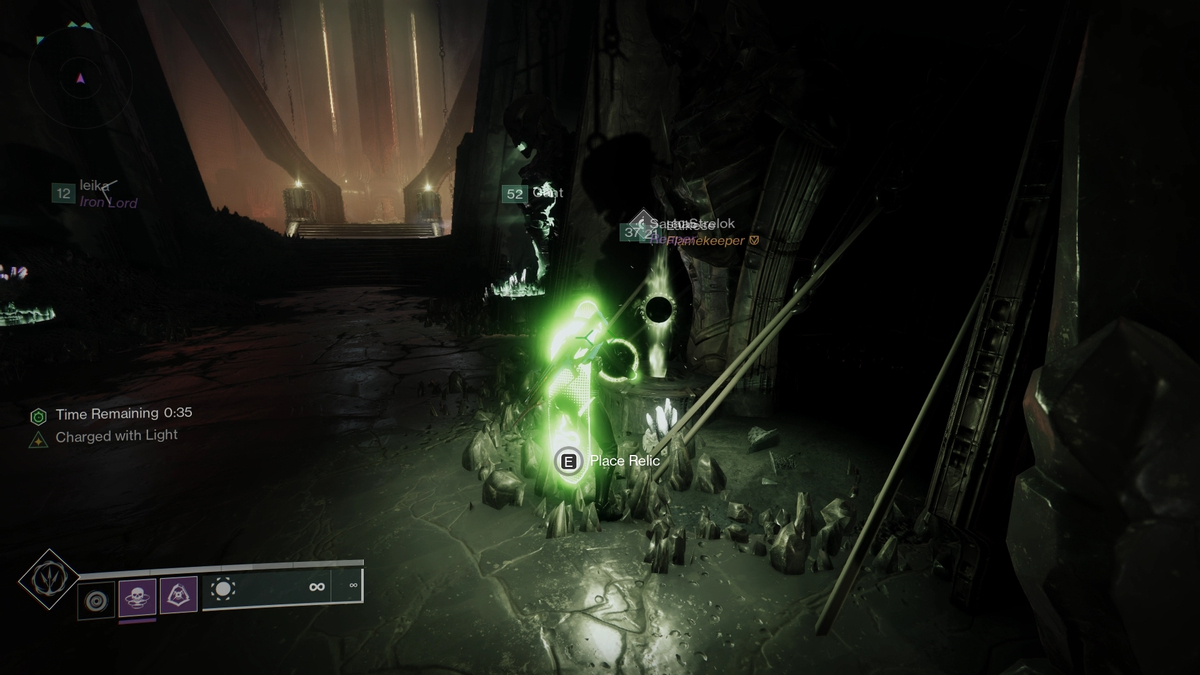Trigger the purple hooded figure ability
1200x675 pixels.
pos(179,597)
